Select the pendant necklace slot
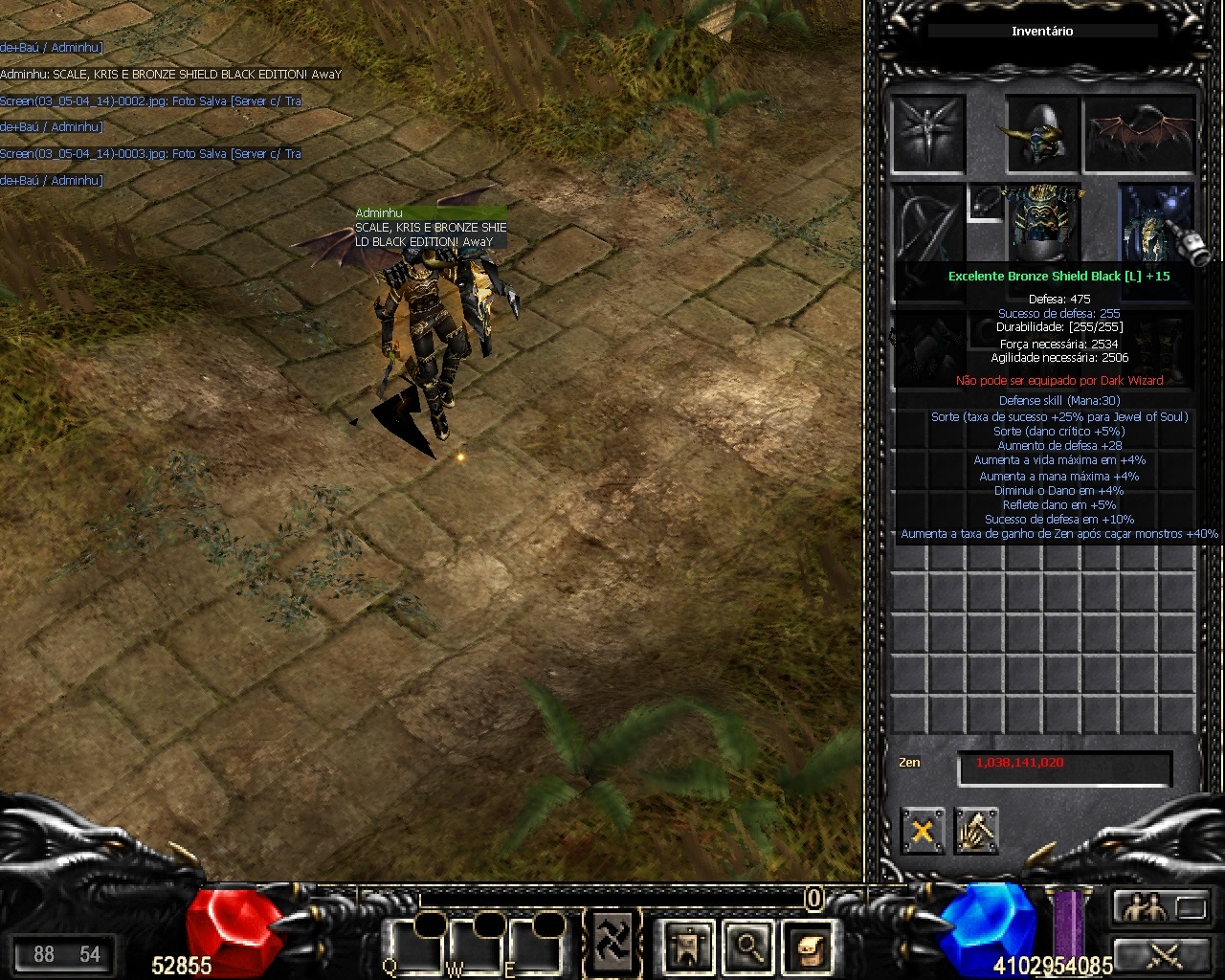The width and height of the screenshot is (1225, 980). pos(985,202)
